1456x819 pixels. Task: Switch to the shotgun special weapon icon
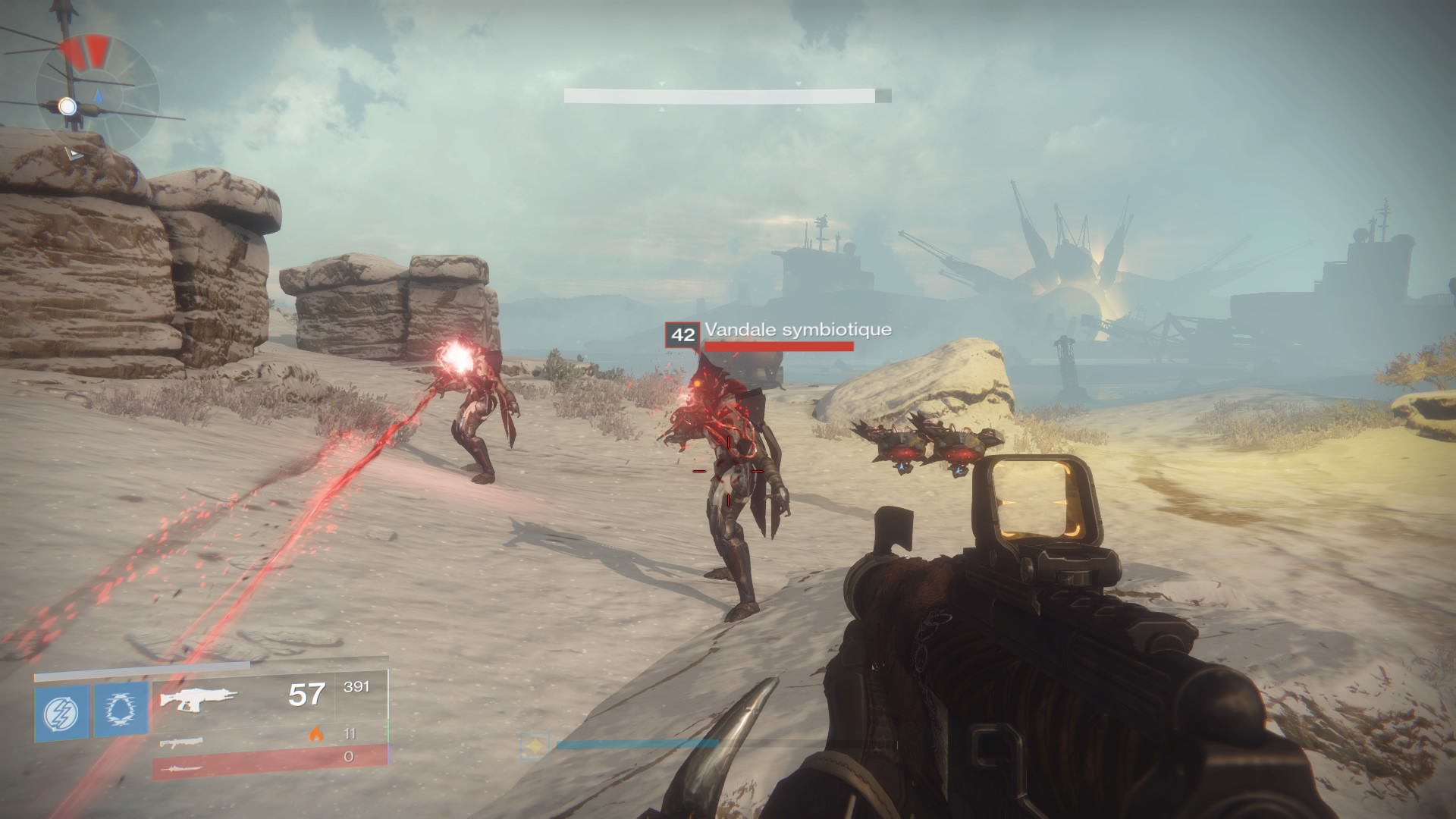pos(182,742)
